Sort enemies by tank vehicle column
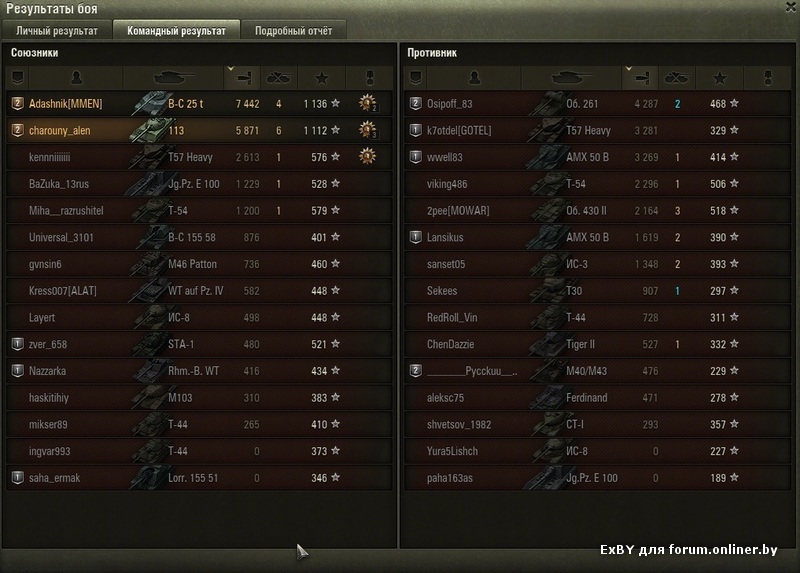This screenshot has width=800, height=573. (572, 76)
